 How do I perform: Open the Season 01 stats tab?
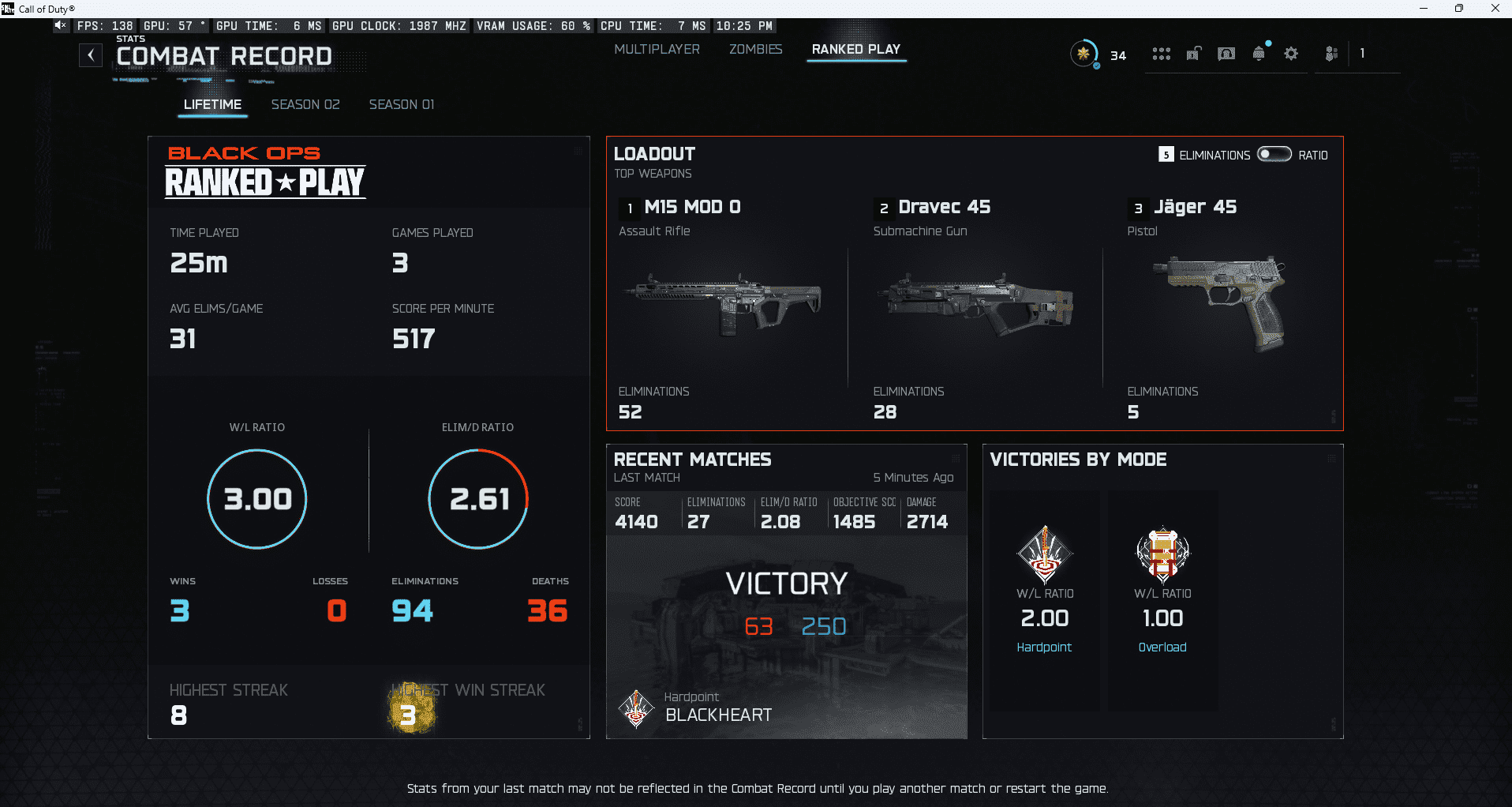coord(401,104)
